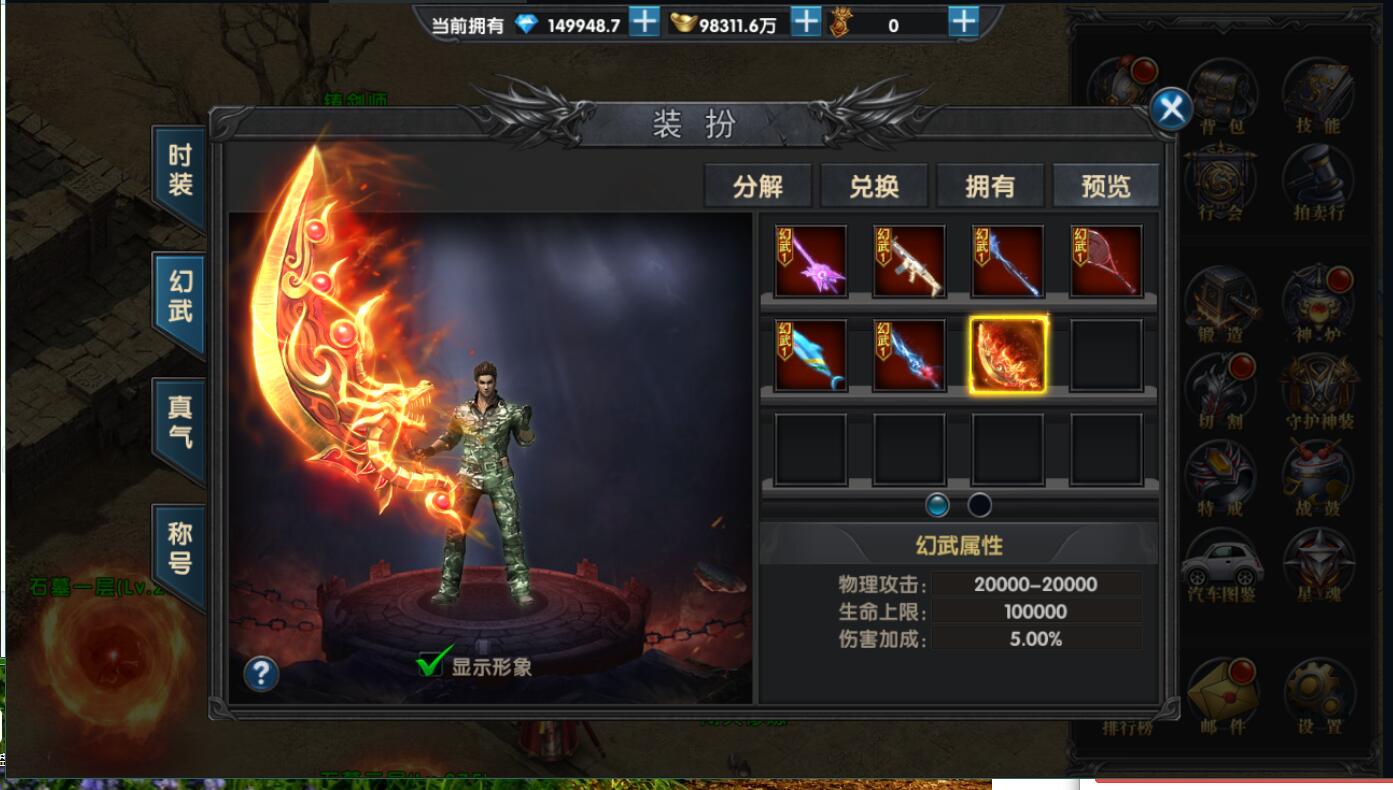Add diamonds with the plus button
The width and height of the screenshot is (1393, 790).
[x=645, y=22]
